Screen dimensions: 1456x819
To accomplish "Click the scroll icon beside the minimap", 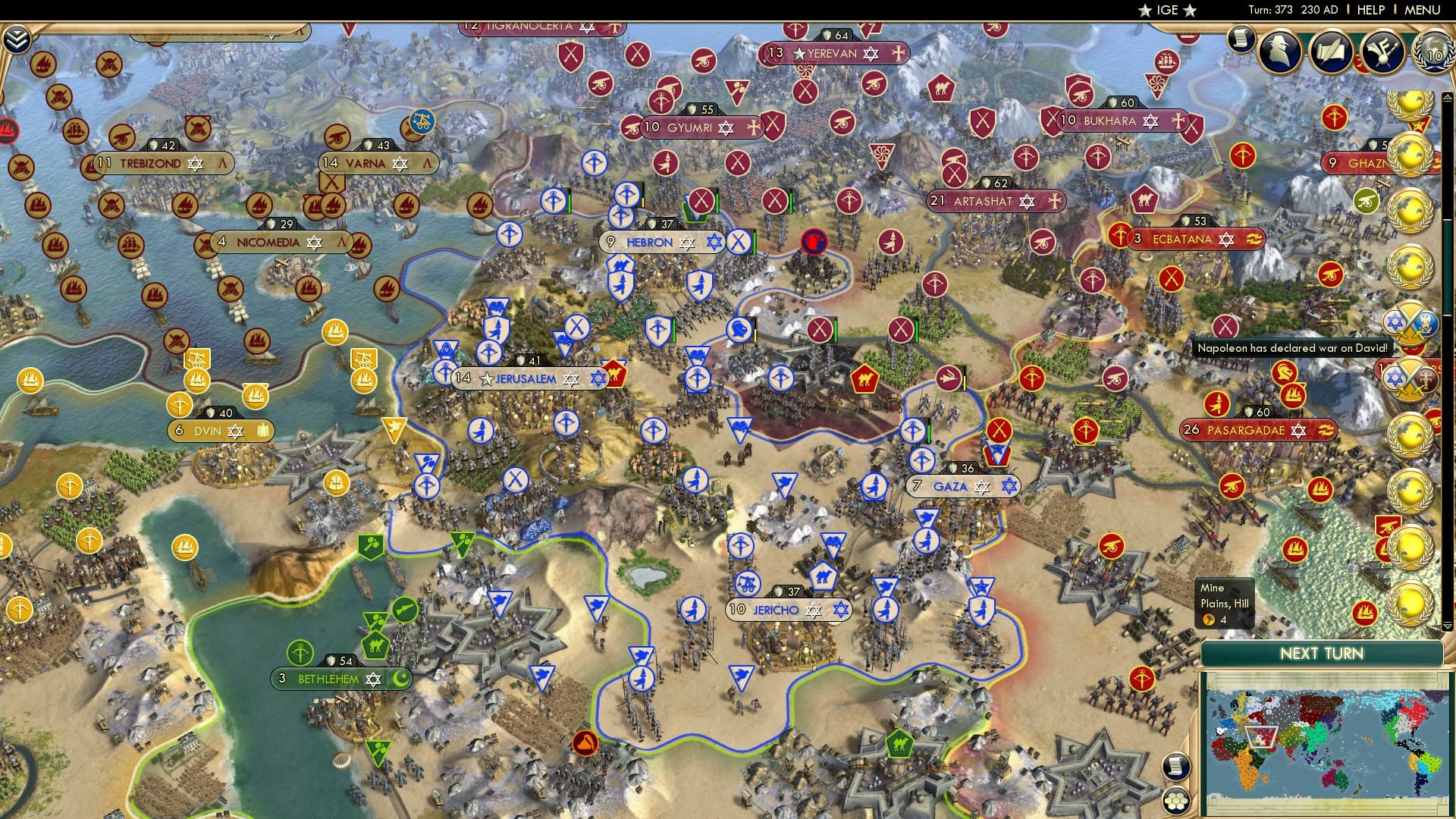I will (1176, 767).
